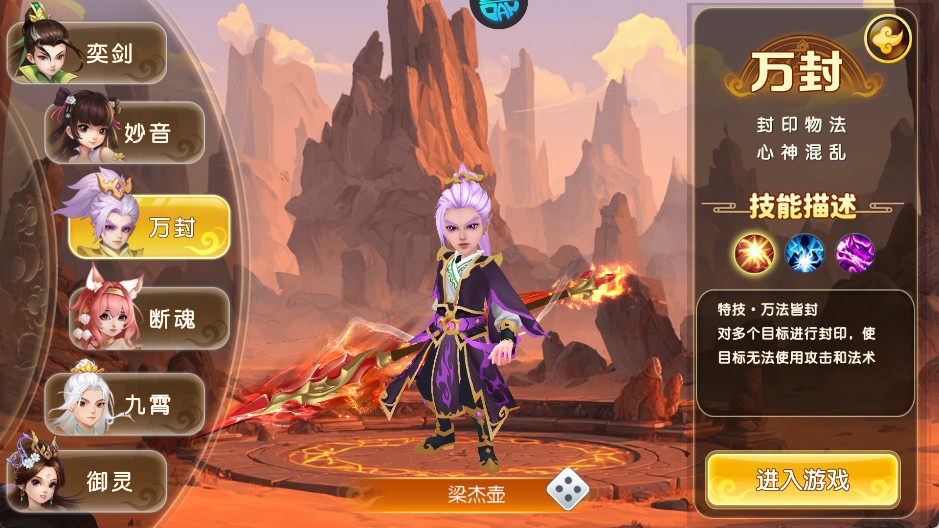Select the 奕剑 character class
This screenshot has height=528, width=939.
pos(90,52)
